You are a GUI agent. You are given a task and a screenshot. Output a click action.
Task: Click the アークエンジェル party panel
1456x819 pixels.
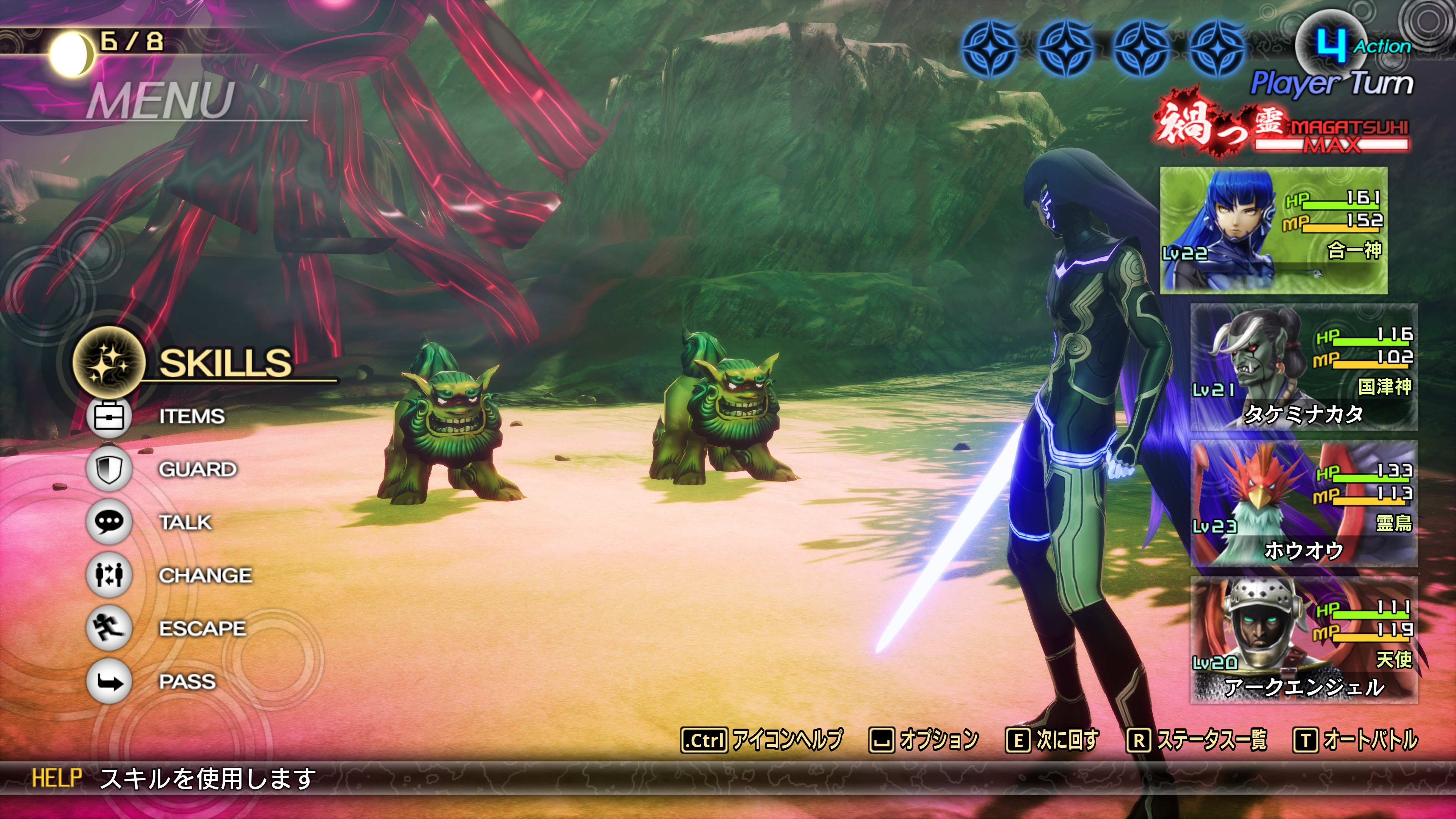click(x=1304, y=640)
